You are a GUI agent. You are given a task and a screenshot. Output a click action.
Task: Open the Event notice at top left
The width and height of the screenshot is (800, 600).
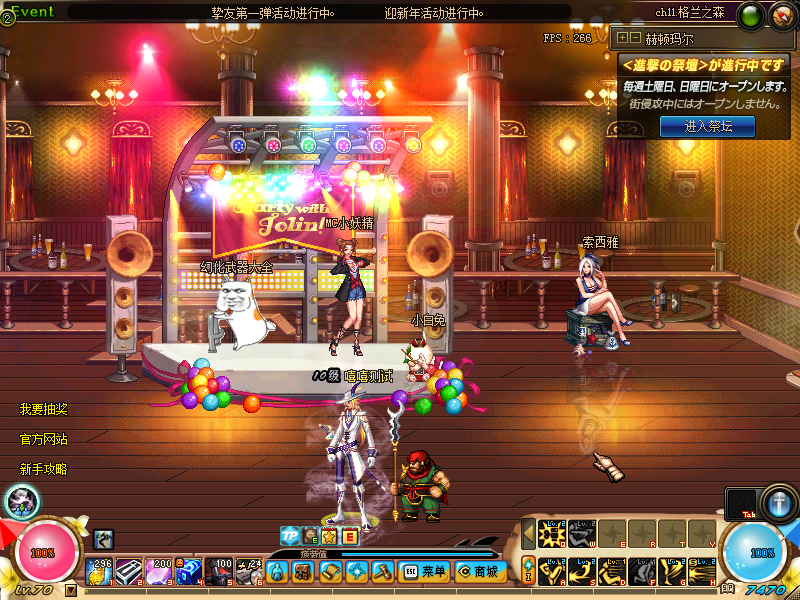(30, 13)
